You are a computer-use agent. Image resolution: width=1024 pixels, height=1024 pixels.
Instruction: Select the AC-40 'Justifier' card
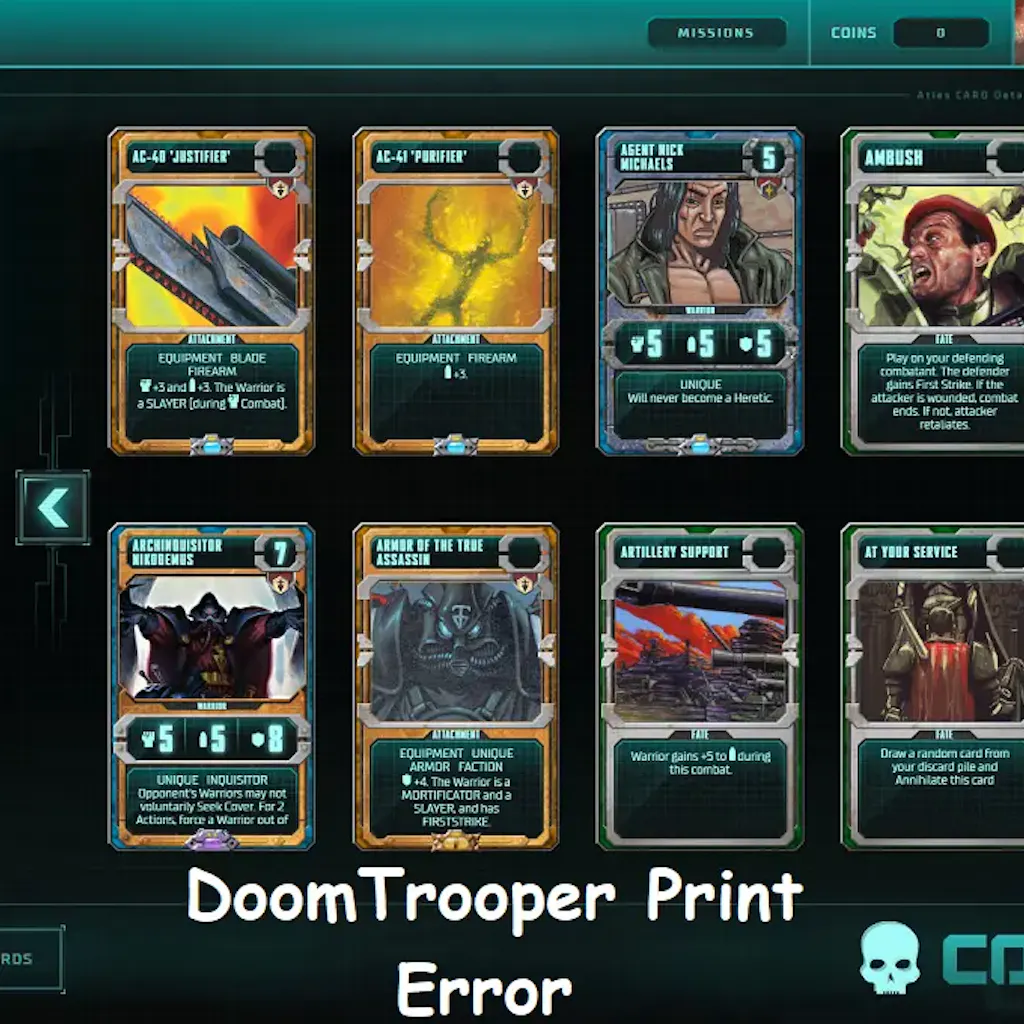211,290
